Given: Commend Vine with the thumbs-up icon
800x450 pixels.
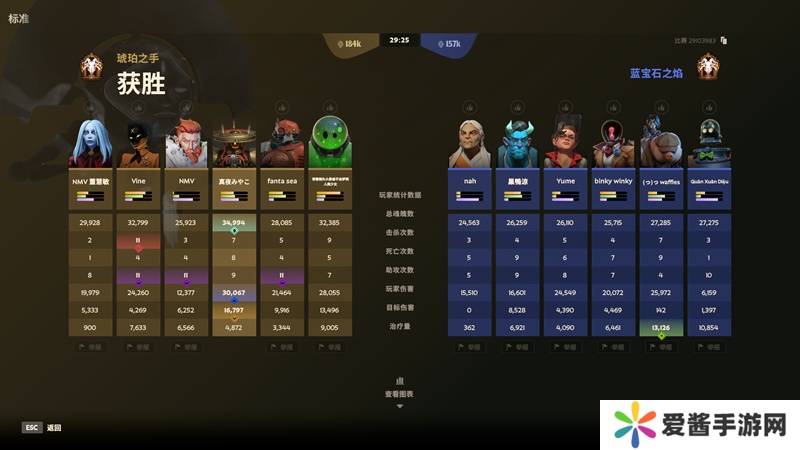Looking at the screenshot, I should [x=139, y=107].
